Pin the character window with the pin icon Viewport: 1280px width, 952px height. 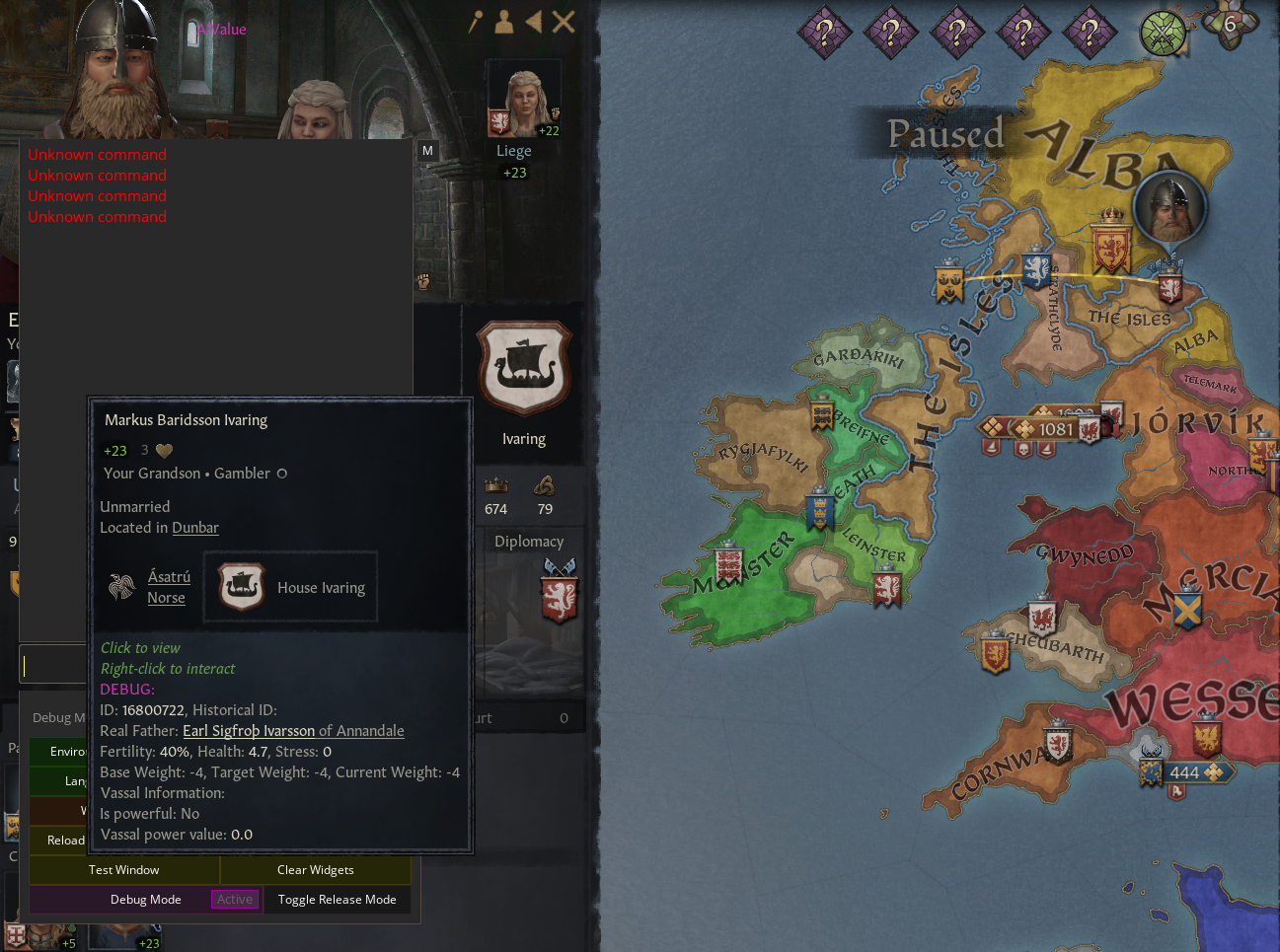[475, 22]
